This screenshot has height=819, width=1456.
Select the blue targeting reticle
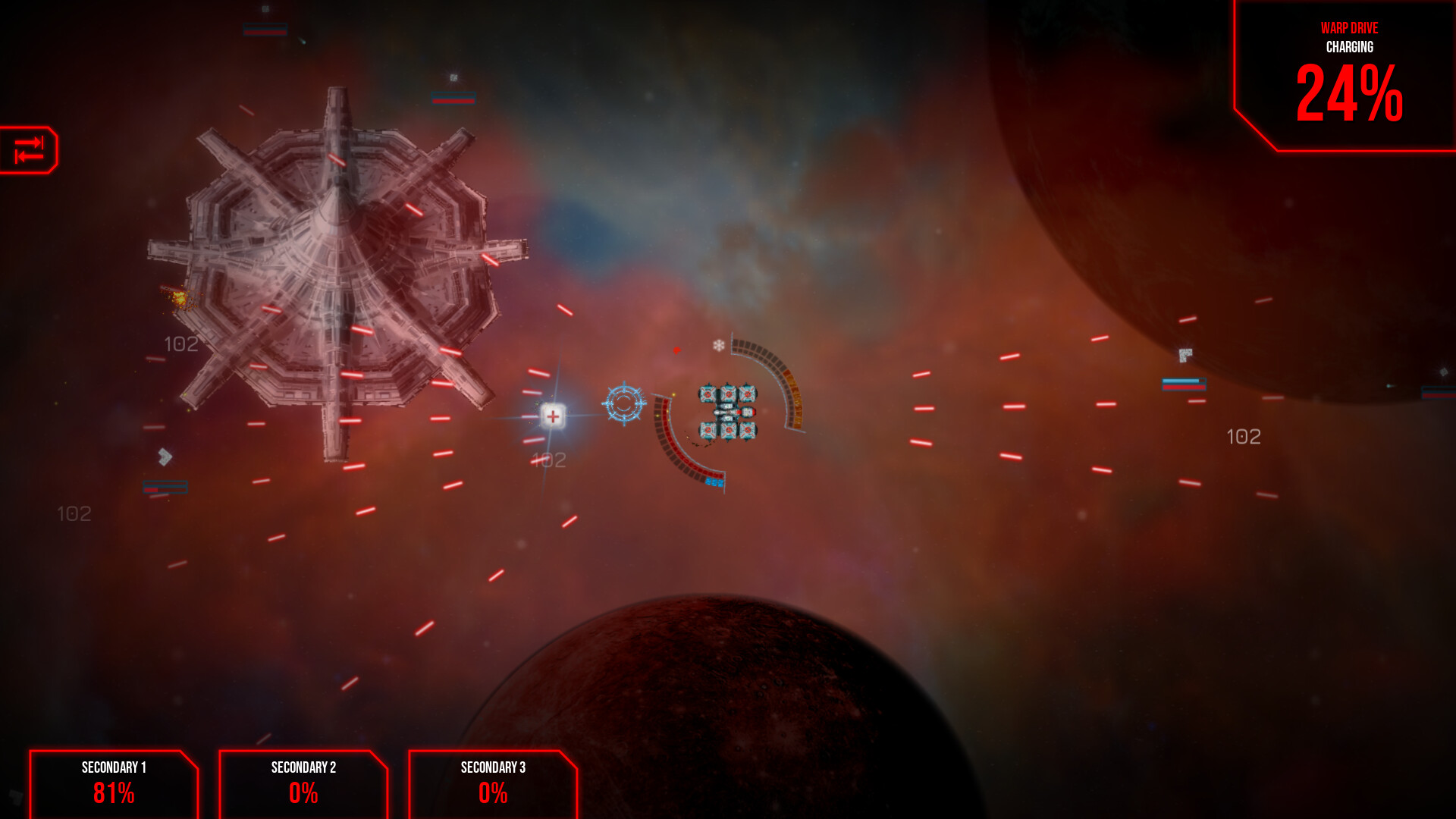click(623, 405)
